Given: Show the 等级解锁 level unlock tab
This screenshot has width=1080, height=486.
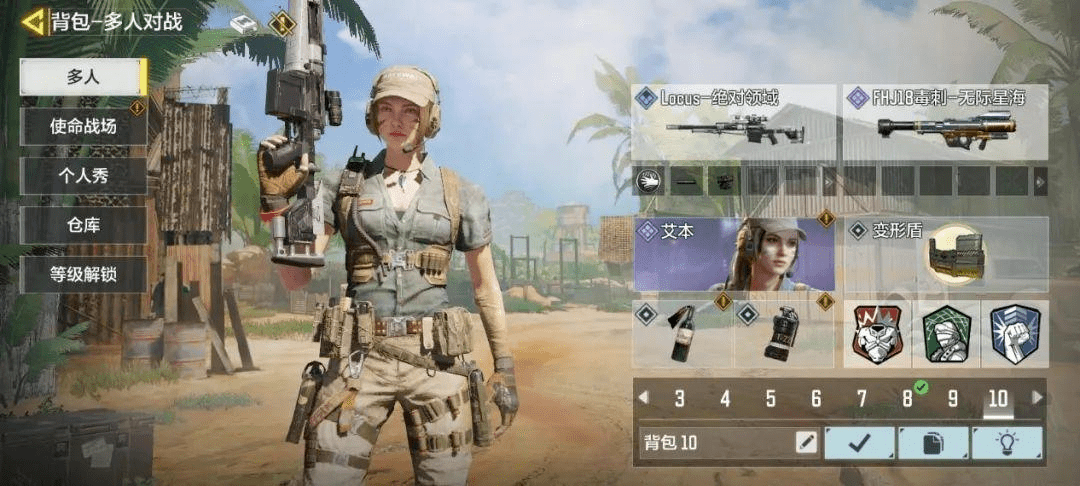Looking at the screenshot, I should pos(84,274).
